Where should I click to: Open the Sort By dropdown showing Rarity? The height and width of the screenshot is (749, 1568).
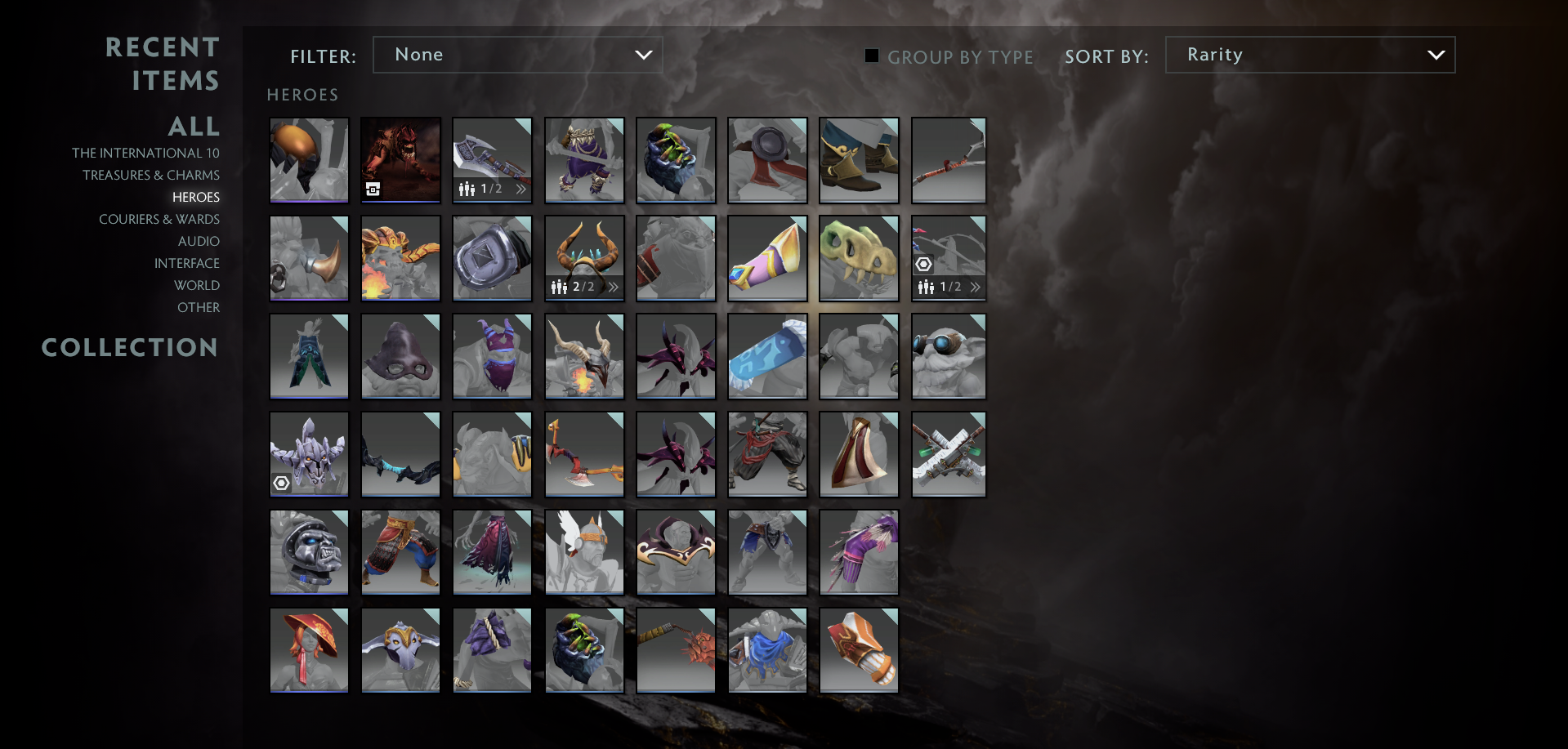[1310, 55]
